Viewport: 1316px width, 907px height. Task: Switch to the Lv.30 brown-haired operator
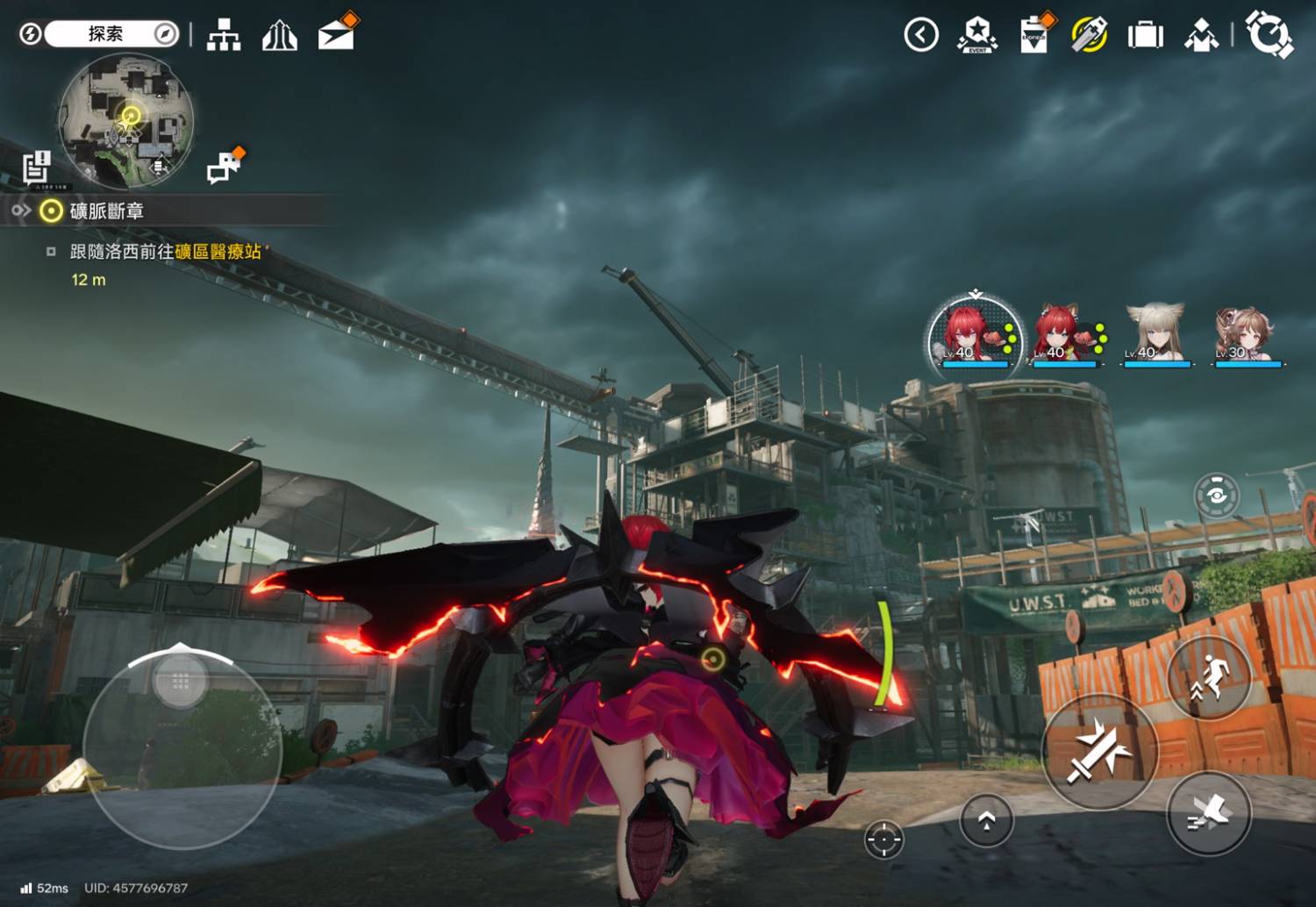coord(1246,335)
